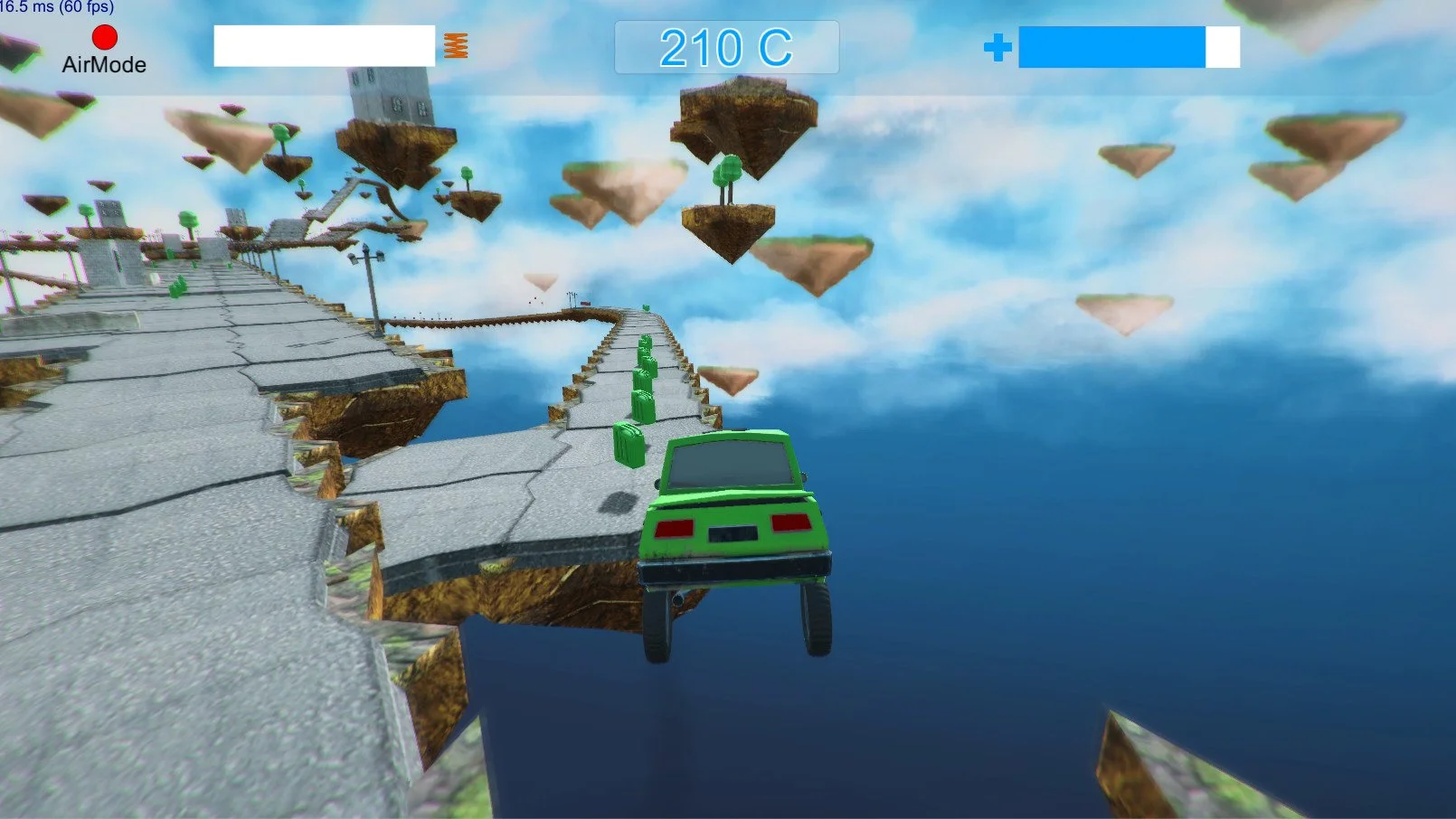The image size is (1456, 819).
Task: Toggle AirMode via its label
Action: 103,65
